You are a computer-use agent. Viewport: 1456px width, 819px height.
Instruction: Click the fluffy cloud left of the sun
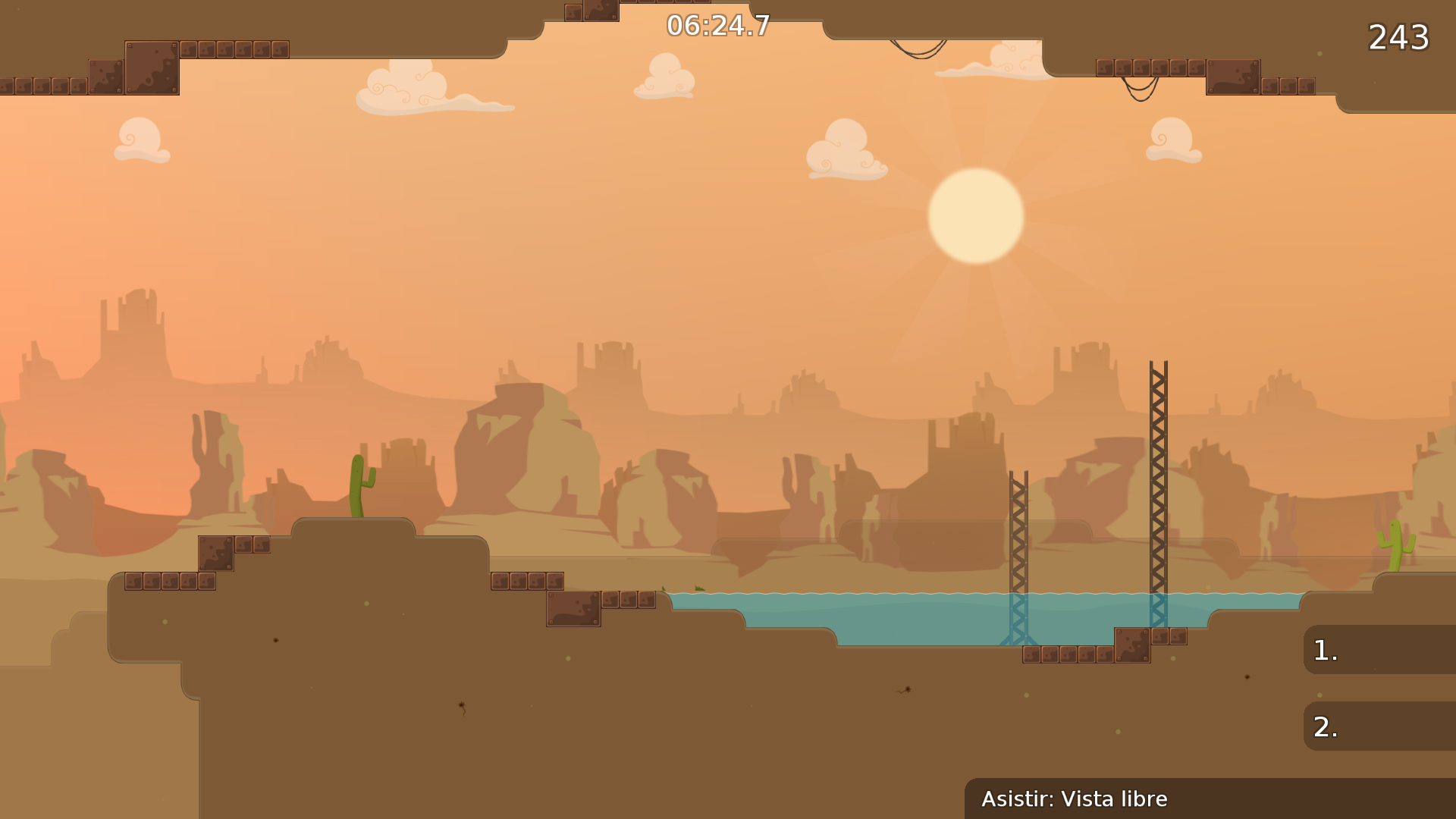point(844,152)
